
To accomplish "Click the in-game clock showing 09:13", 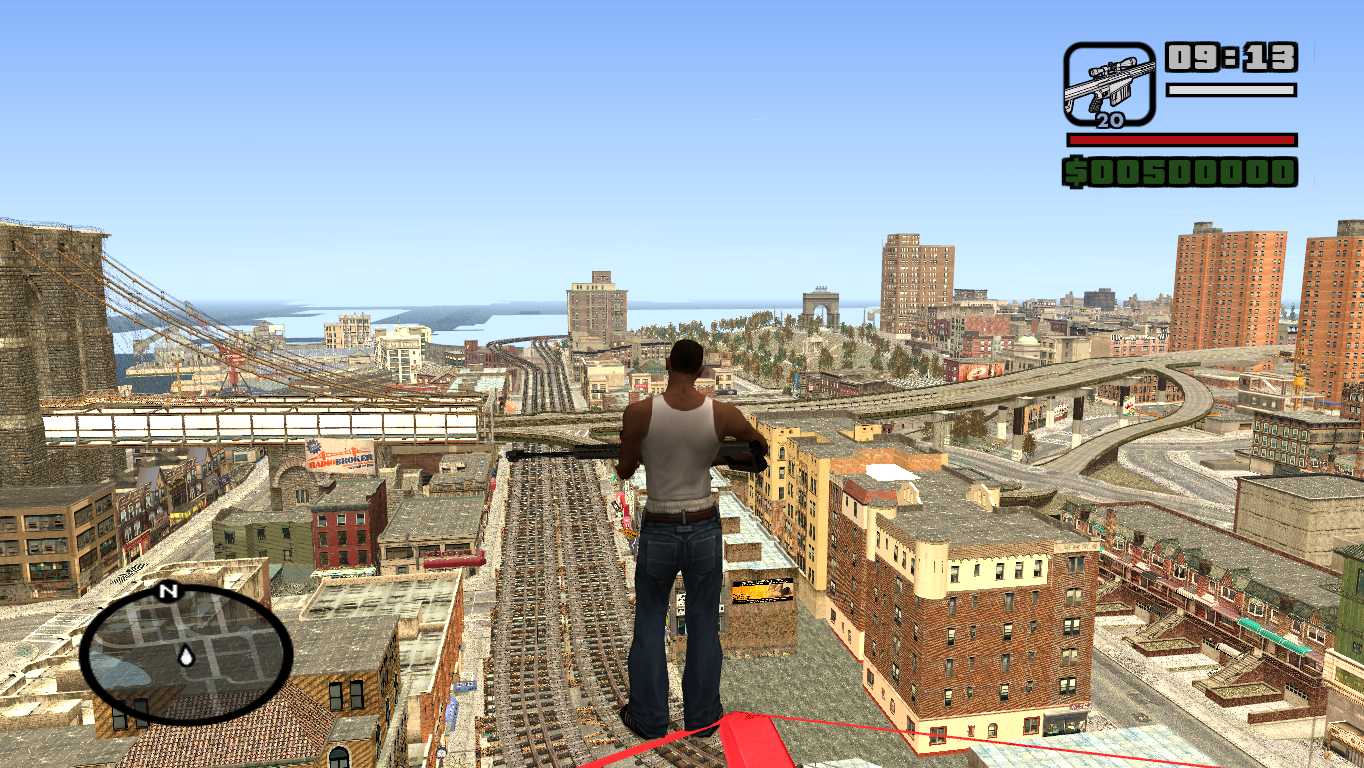I will [1230, 57].
